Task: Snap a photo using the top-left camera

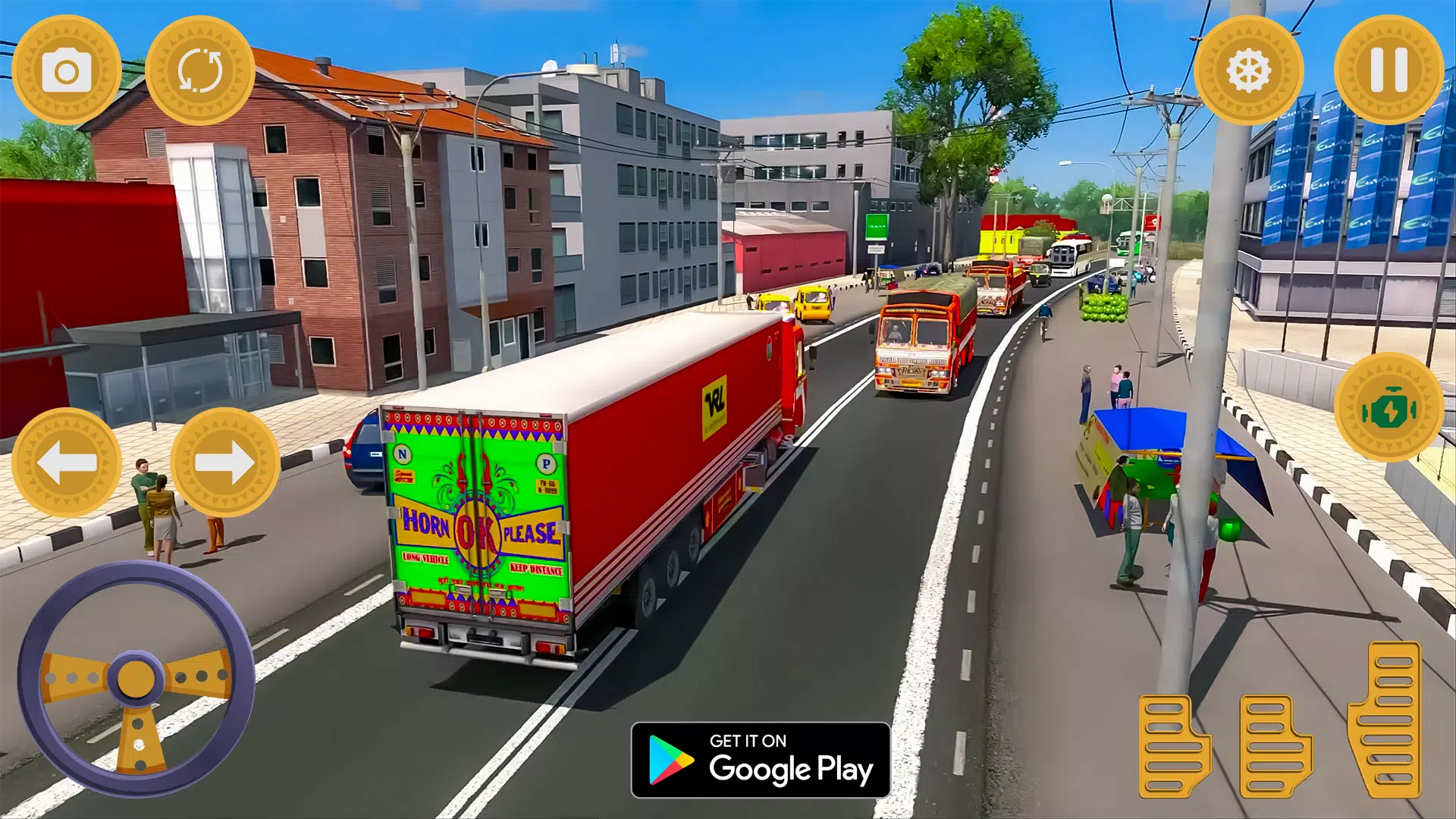Action: click(68, 71)
